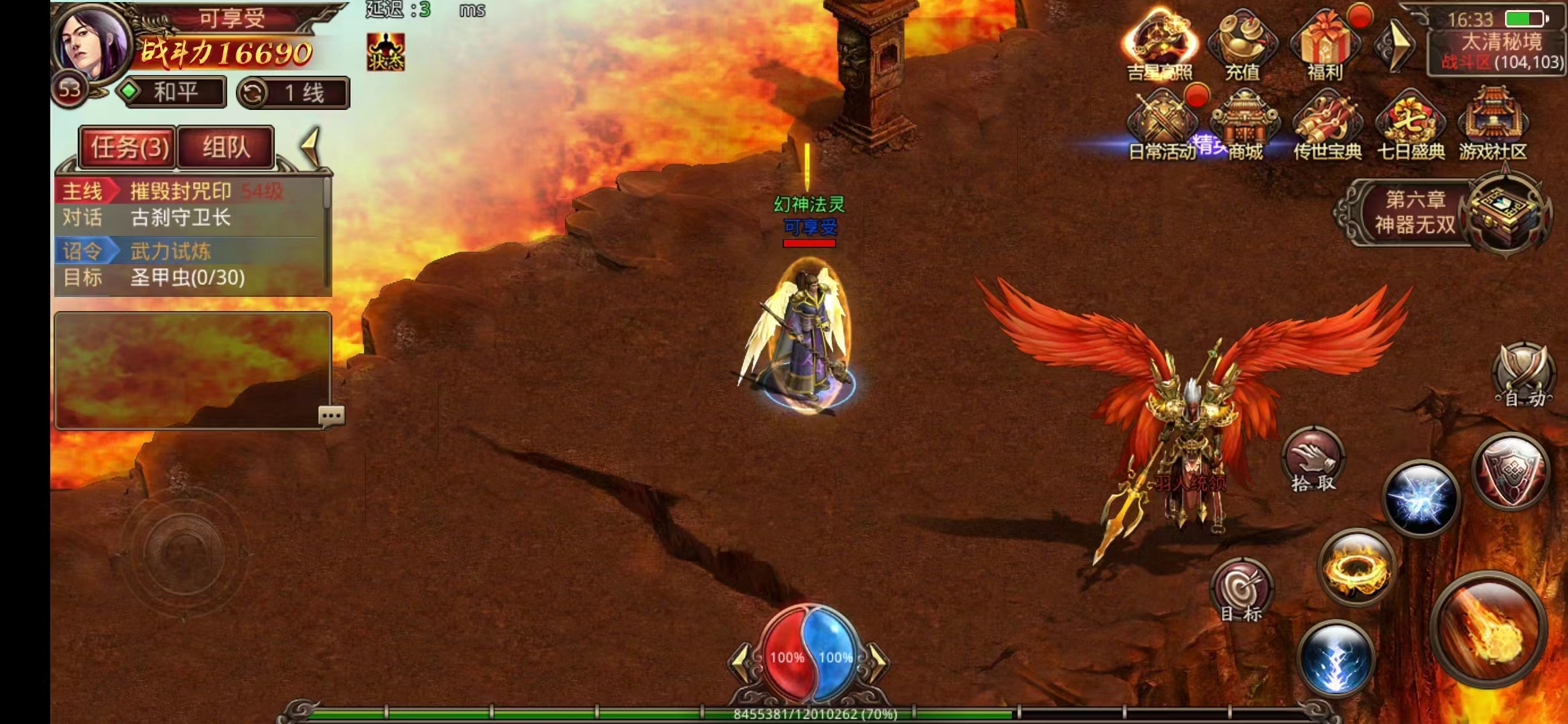
Task: Open the player portrait profile
Action: (92, 44)
